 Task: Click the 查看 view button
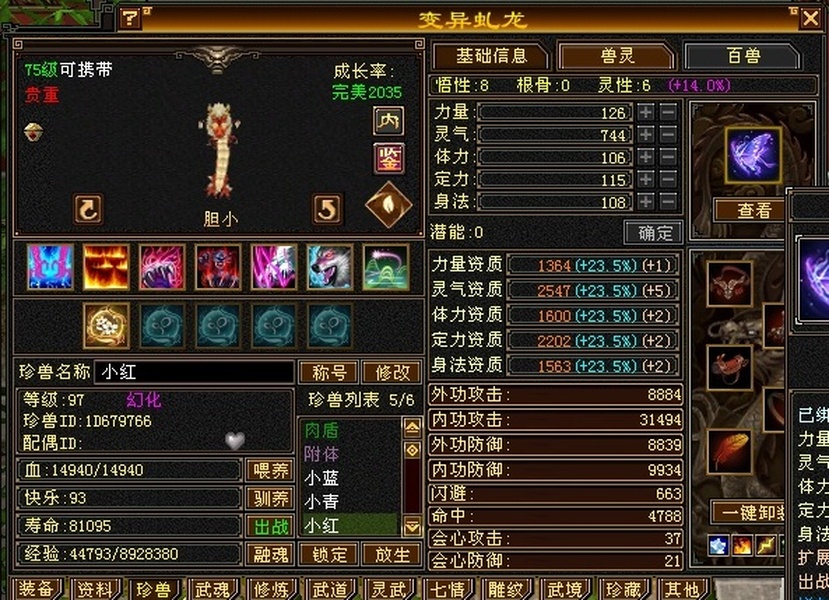754,211
